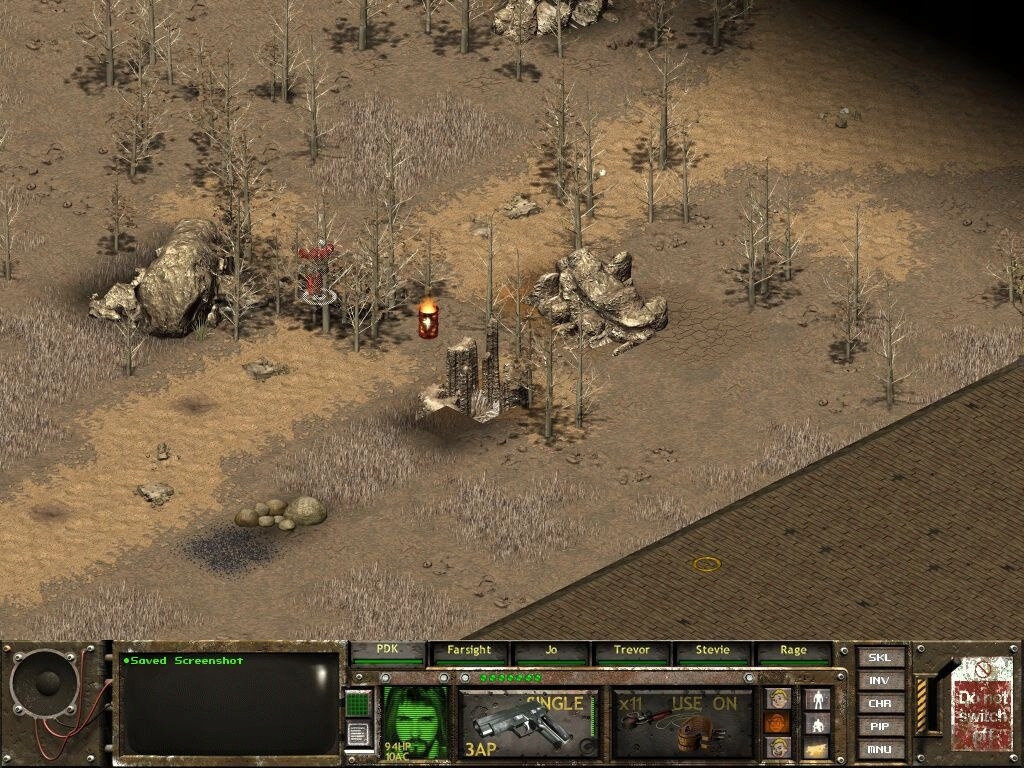Switch to squad member Jo
Viewport: 1024px width, 768px height.
point(551,651)
